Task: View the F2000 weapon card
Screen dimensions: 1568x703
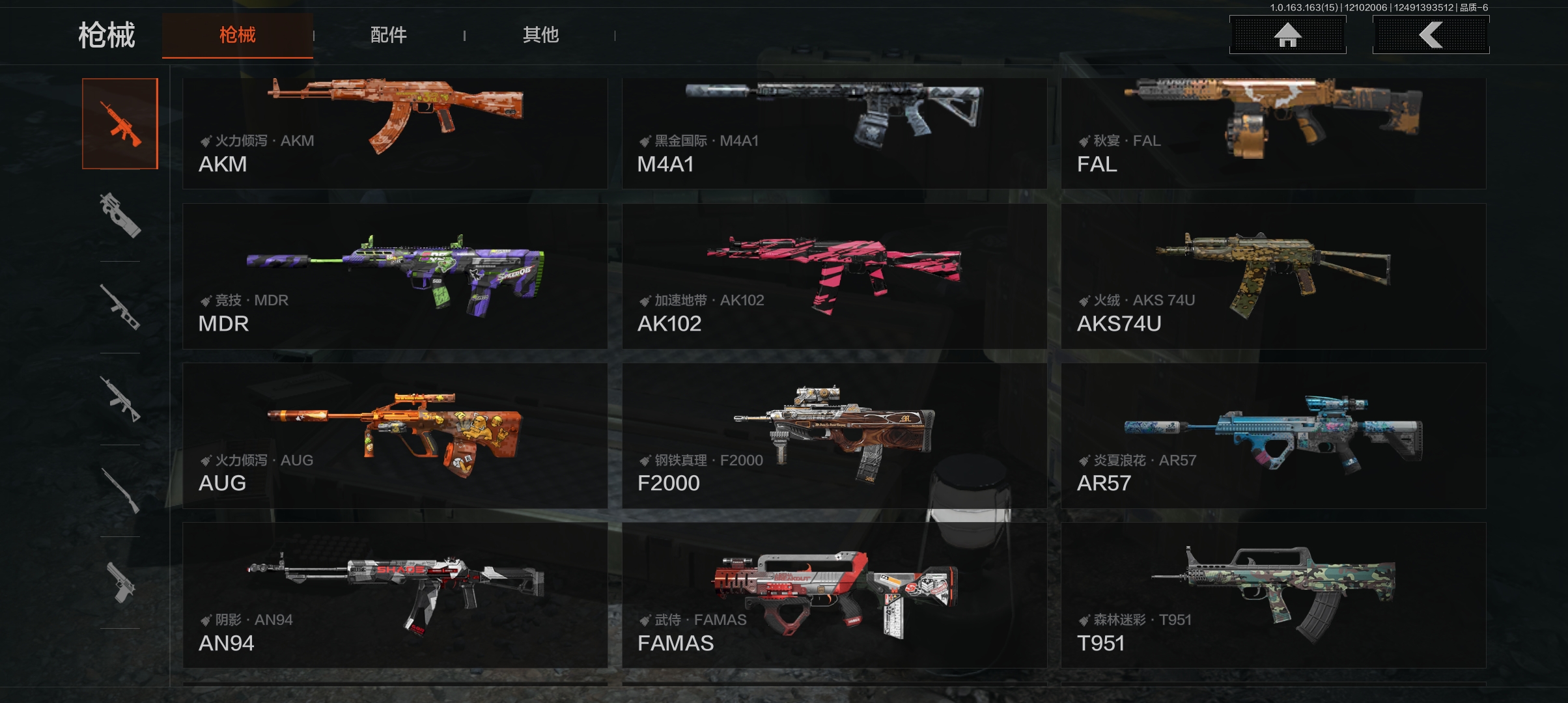Action: pyautogui.click(x=834, y=436)
